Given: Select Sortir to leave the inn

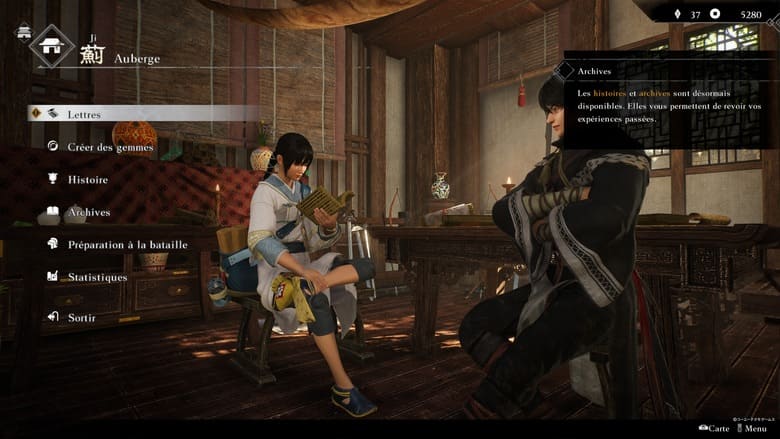Looking at the screenshot, I should 82,317.
